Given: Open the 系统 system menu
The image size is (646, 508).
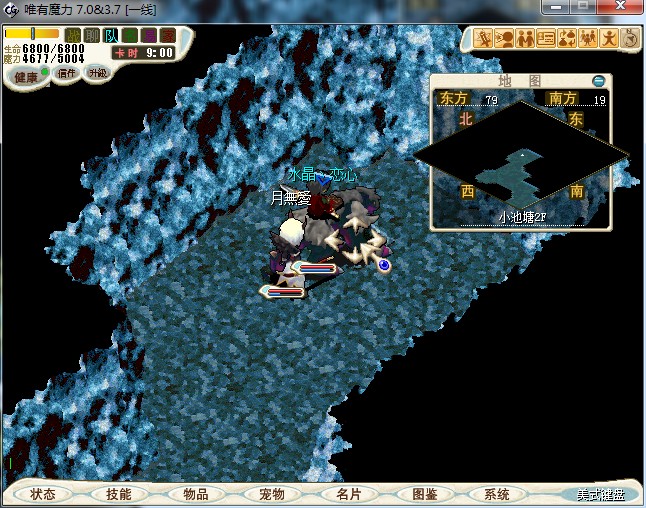Looking at the screenshot, I should click(x=497, y=494).
